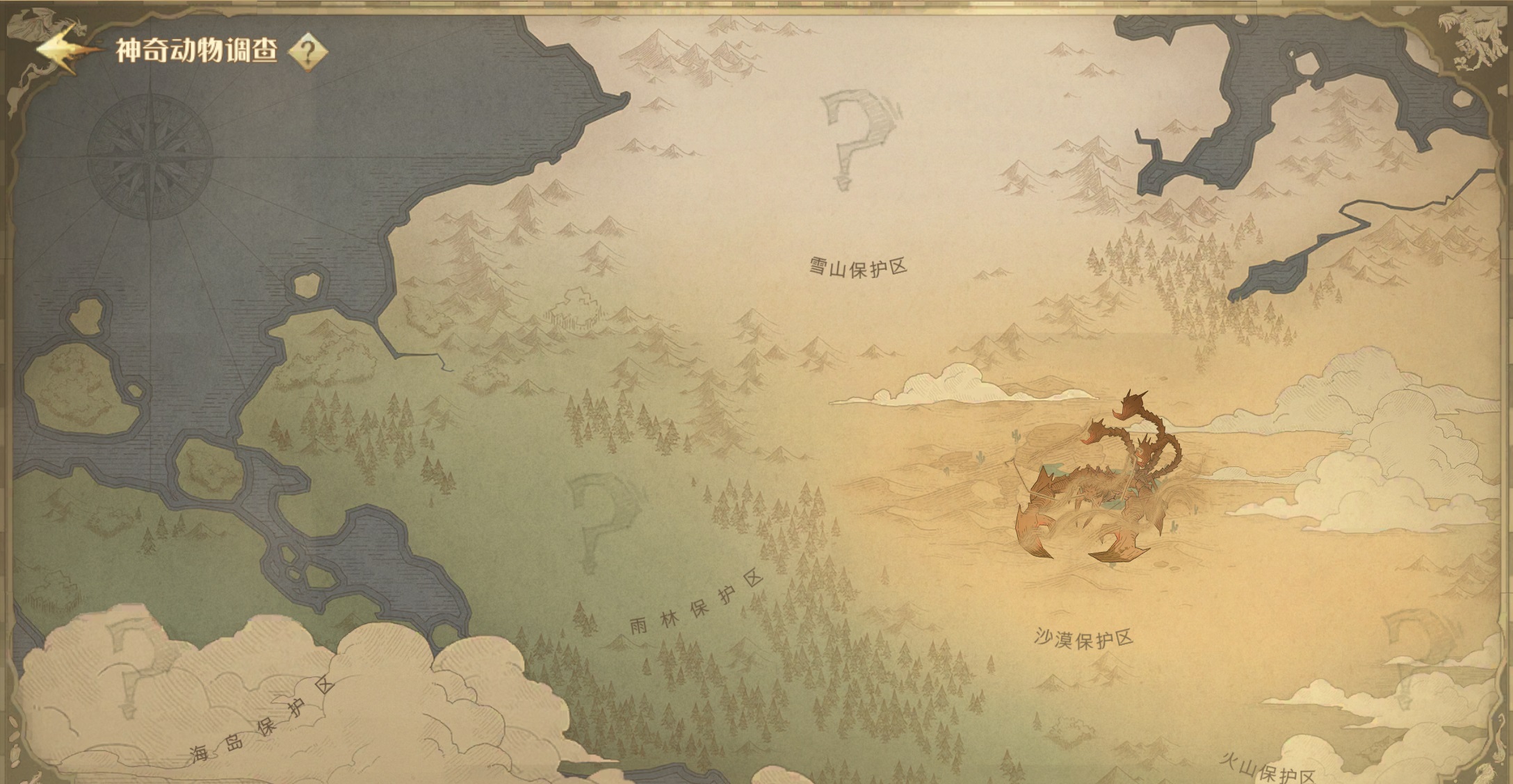Select the 雪山保护区 region label

(858, 267)
